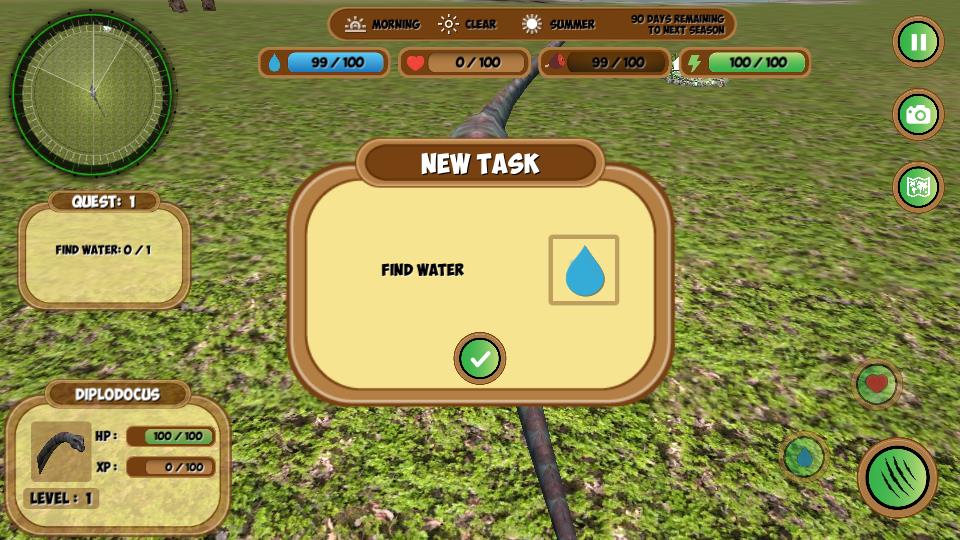
Task: Click the circular compass minimap
Action: coord(92,92)
